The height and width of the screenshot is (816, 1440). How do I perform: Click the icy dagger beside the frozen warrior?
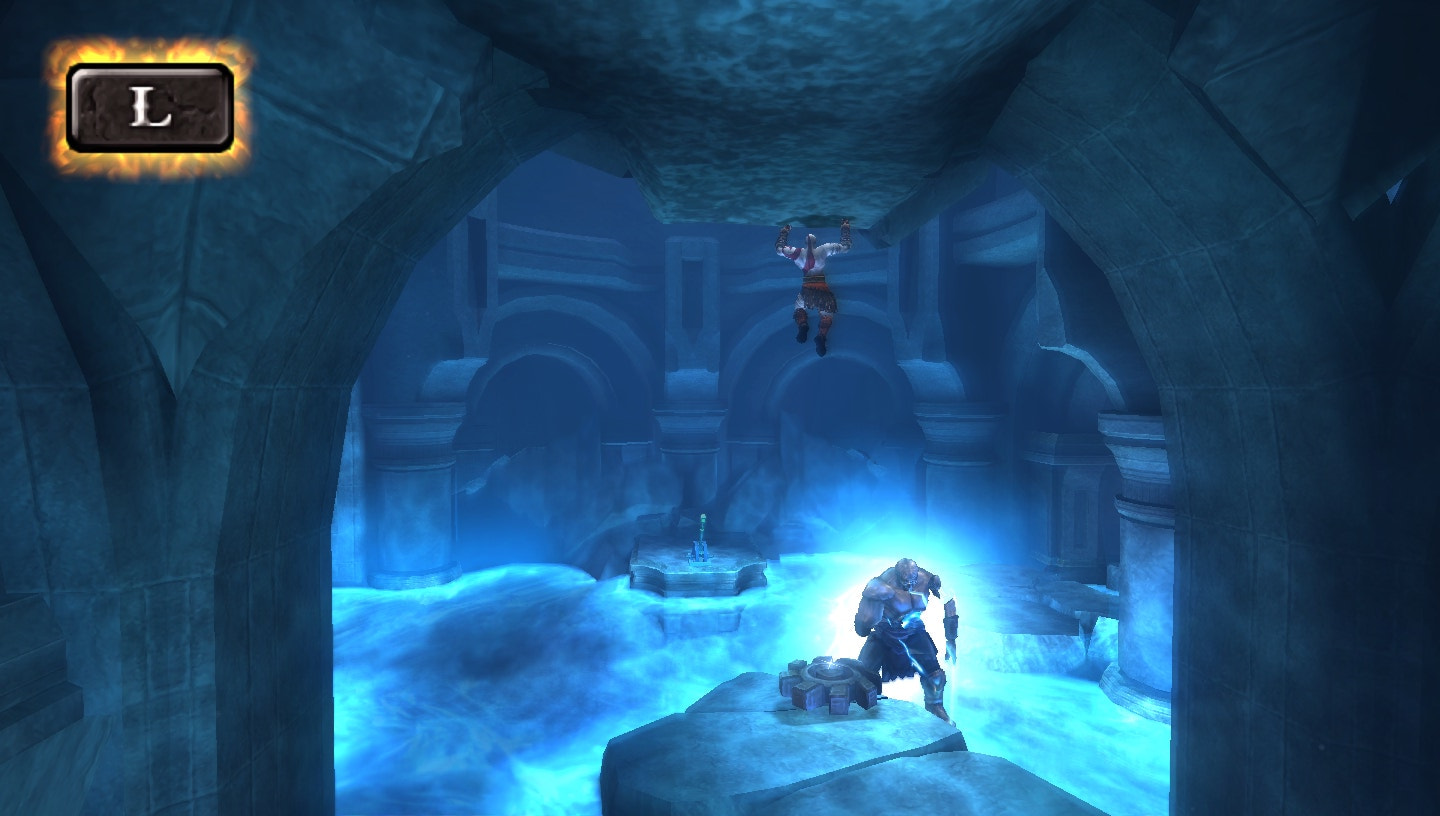pos(953,650)
